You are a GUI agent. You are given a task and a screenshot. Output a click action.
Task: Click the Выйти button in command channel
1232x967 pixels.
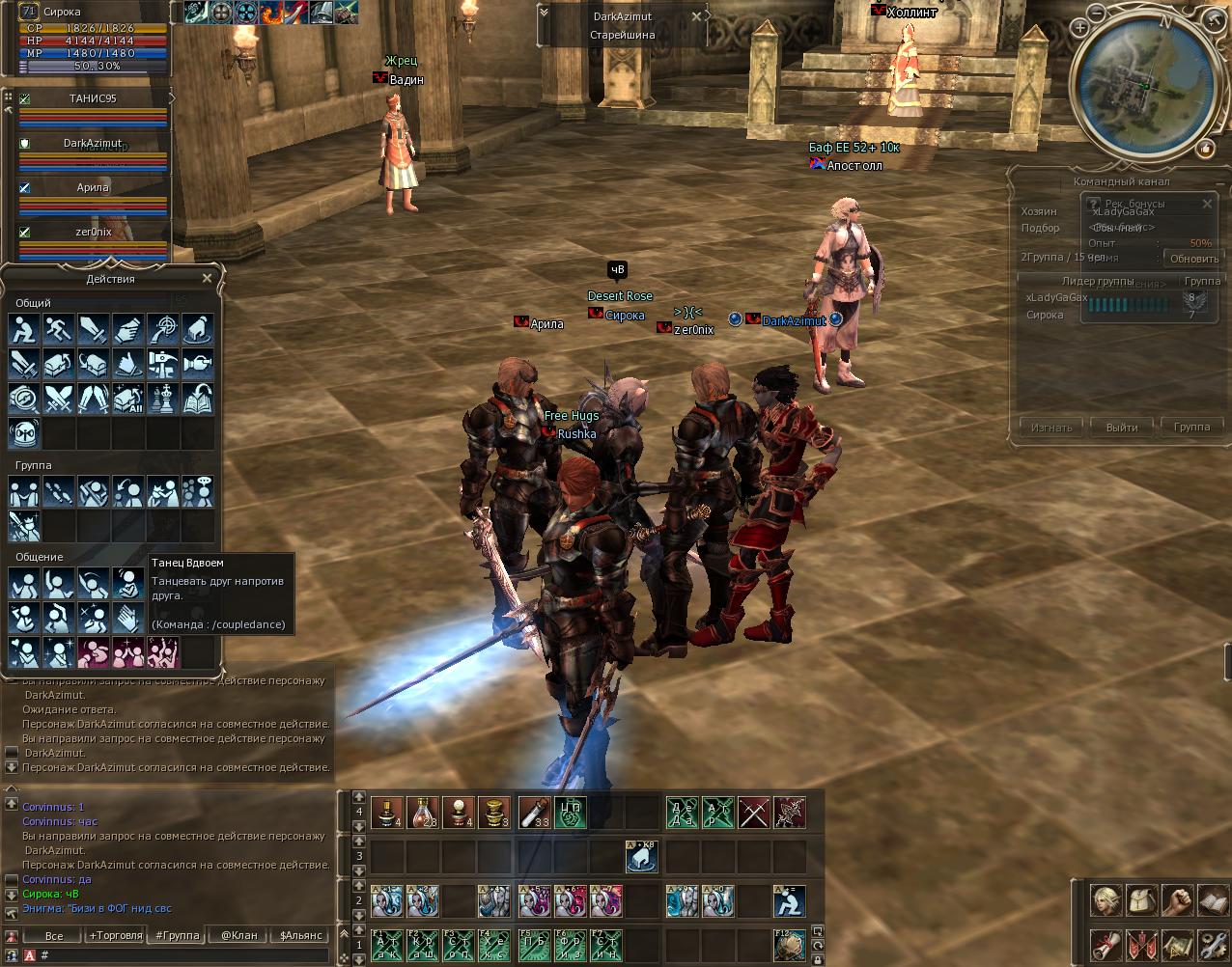coord(1121,427)
